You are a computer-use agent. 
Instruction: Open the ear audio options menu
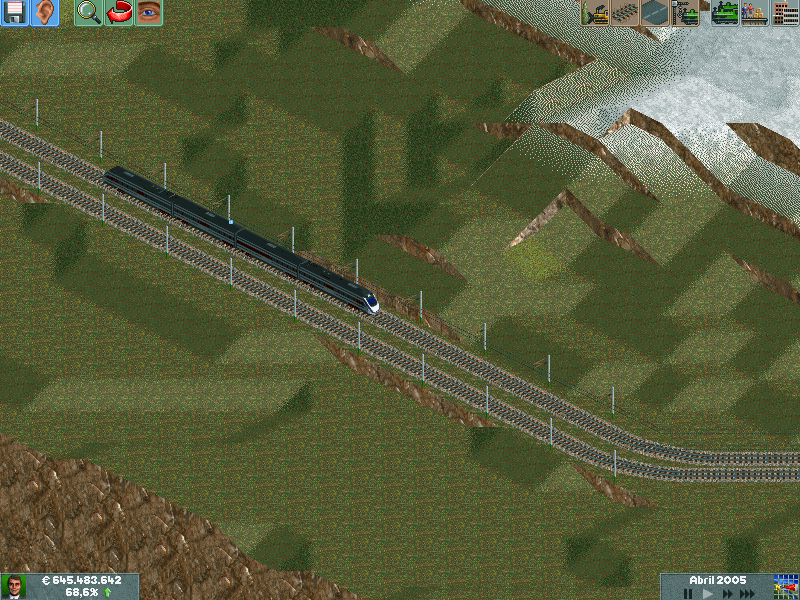pyautogui.click(x=44, y=13)
